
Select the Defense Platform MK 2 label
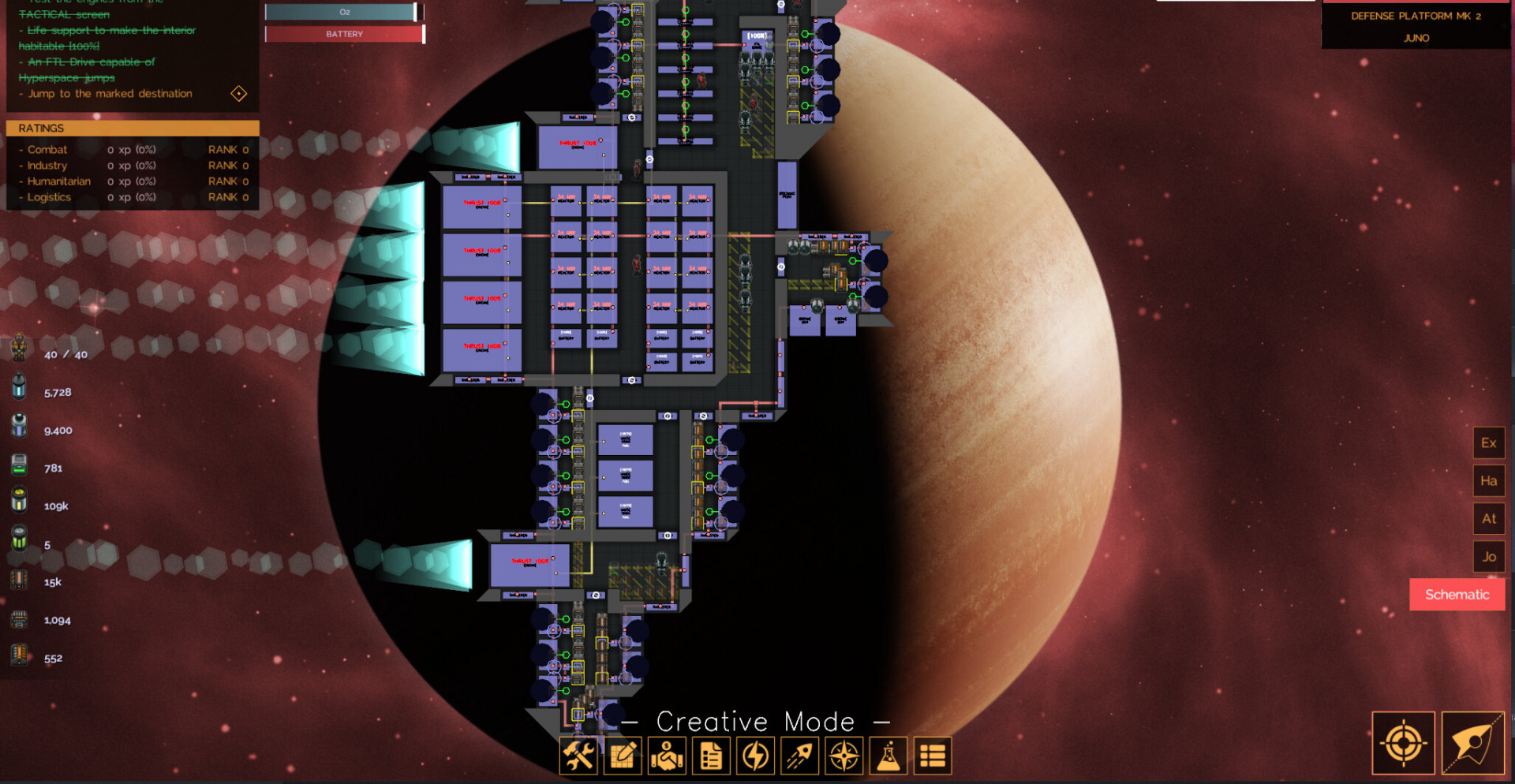coord(1416,16)
